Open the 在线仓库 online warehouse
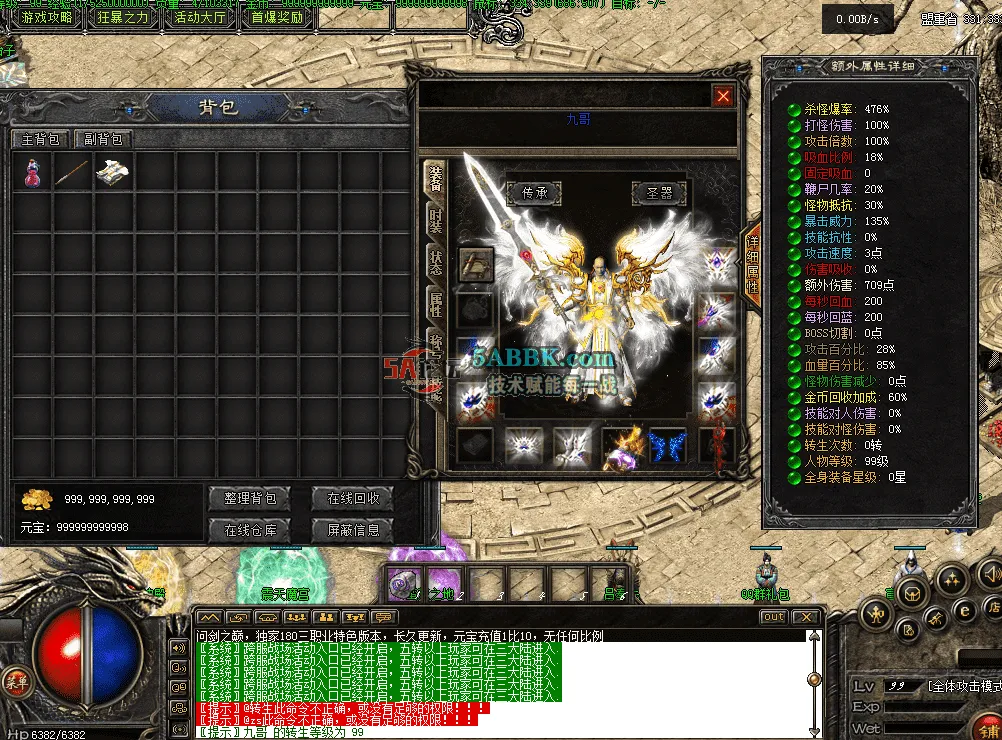Image resolution: width=1002 pixels, height=740 pixels. pos(249,529)
